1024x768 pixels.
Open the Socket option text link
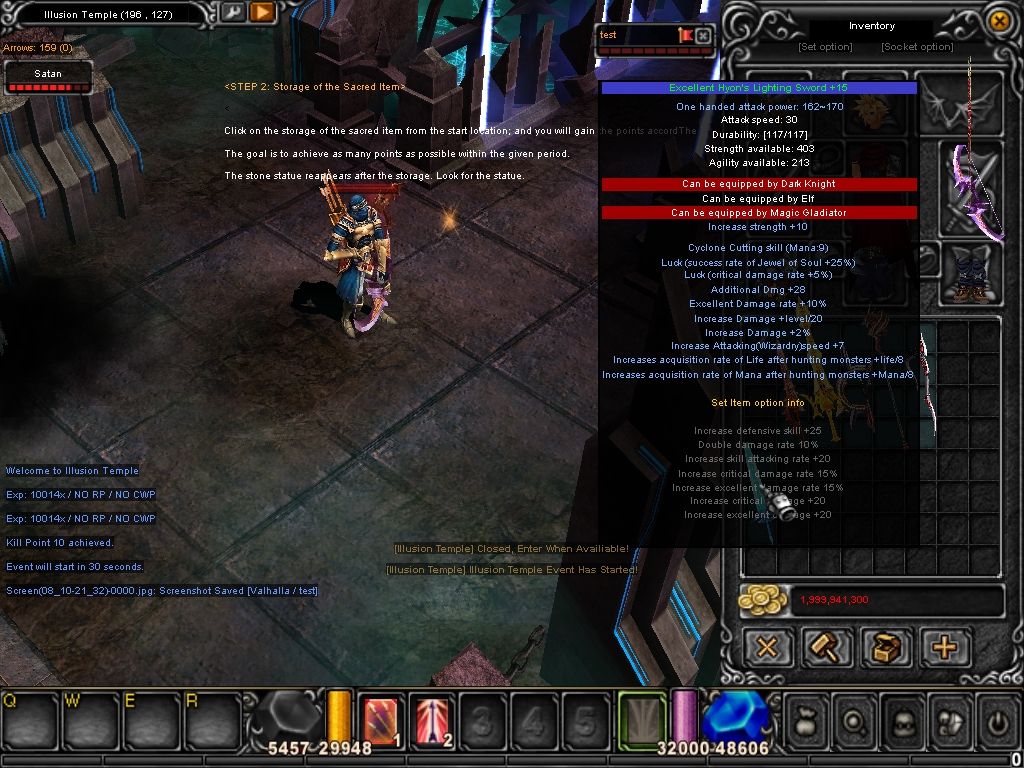click(x=916, y=47)
